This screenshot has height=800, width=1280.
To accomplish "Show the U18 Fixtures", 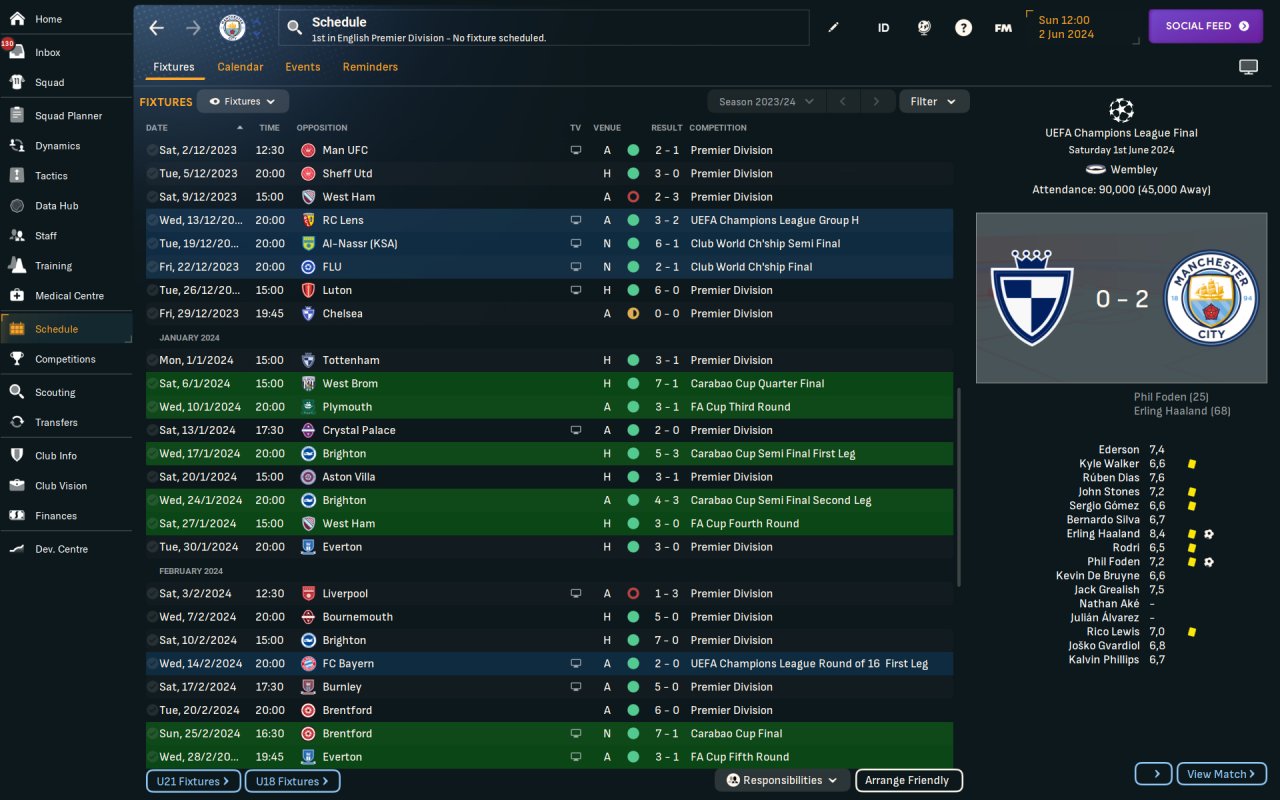I will pyautogui.click(x=292, y=781).
